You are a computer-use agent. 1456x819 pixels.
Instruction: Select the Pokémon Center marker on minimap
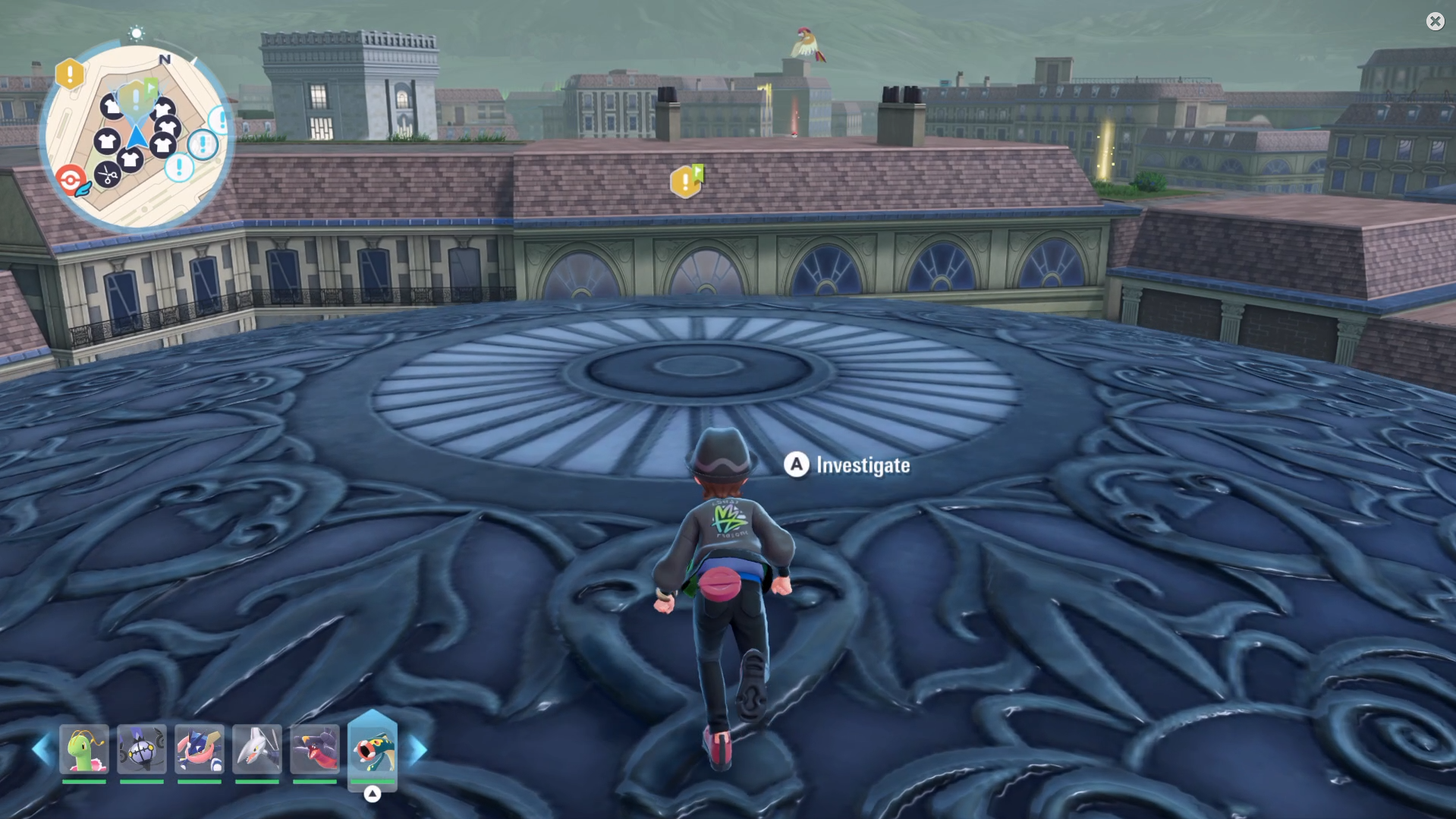[x=71, y=180]
